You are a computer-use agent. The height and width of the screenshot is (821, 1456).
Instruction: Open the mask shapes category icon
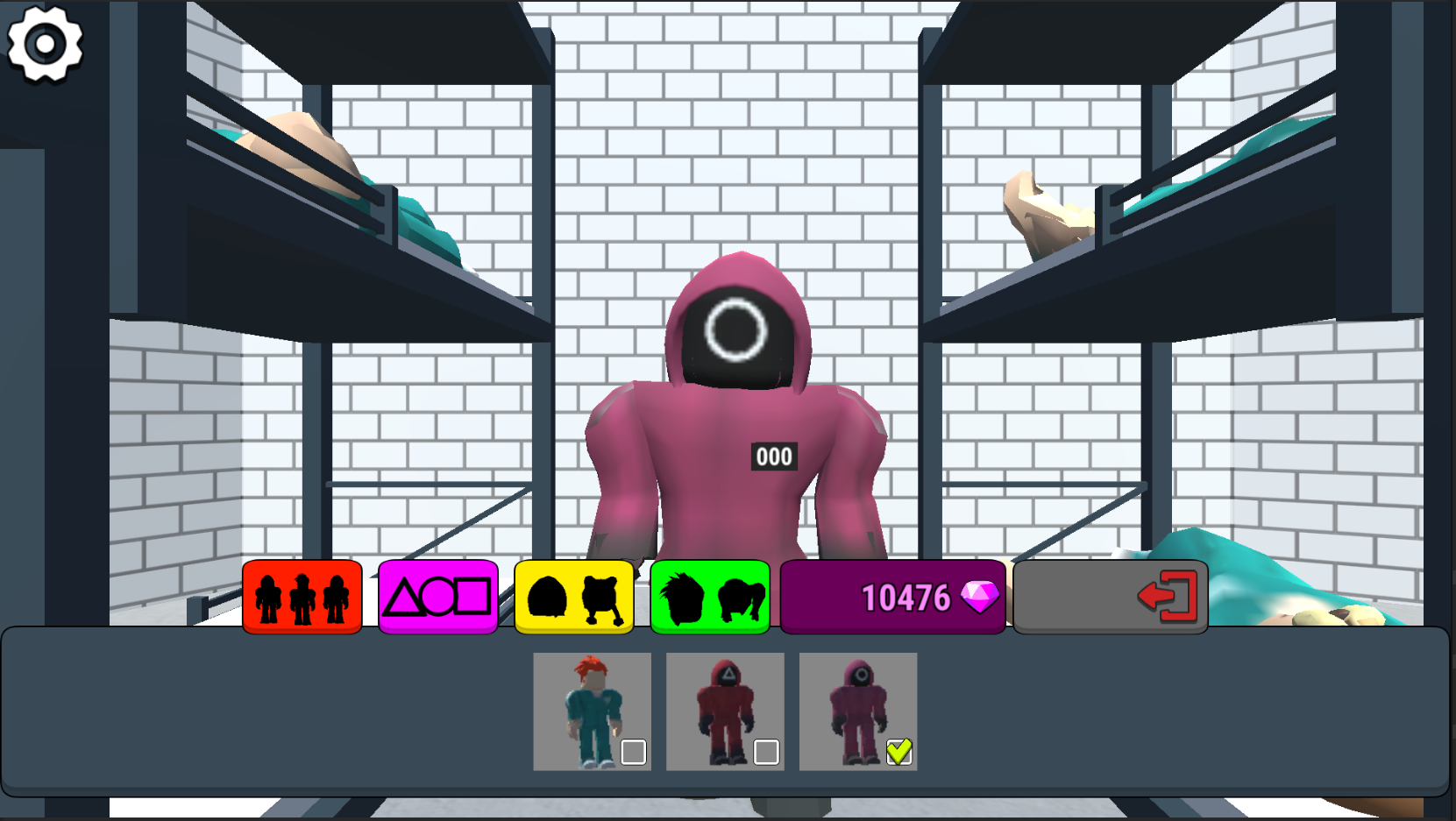(x=437, y=597)
